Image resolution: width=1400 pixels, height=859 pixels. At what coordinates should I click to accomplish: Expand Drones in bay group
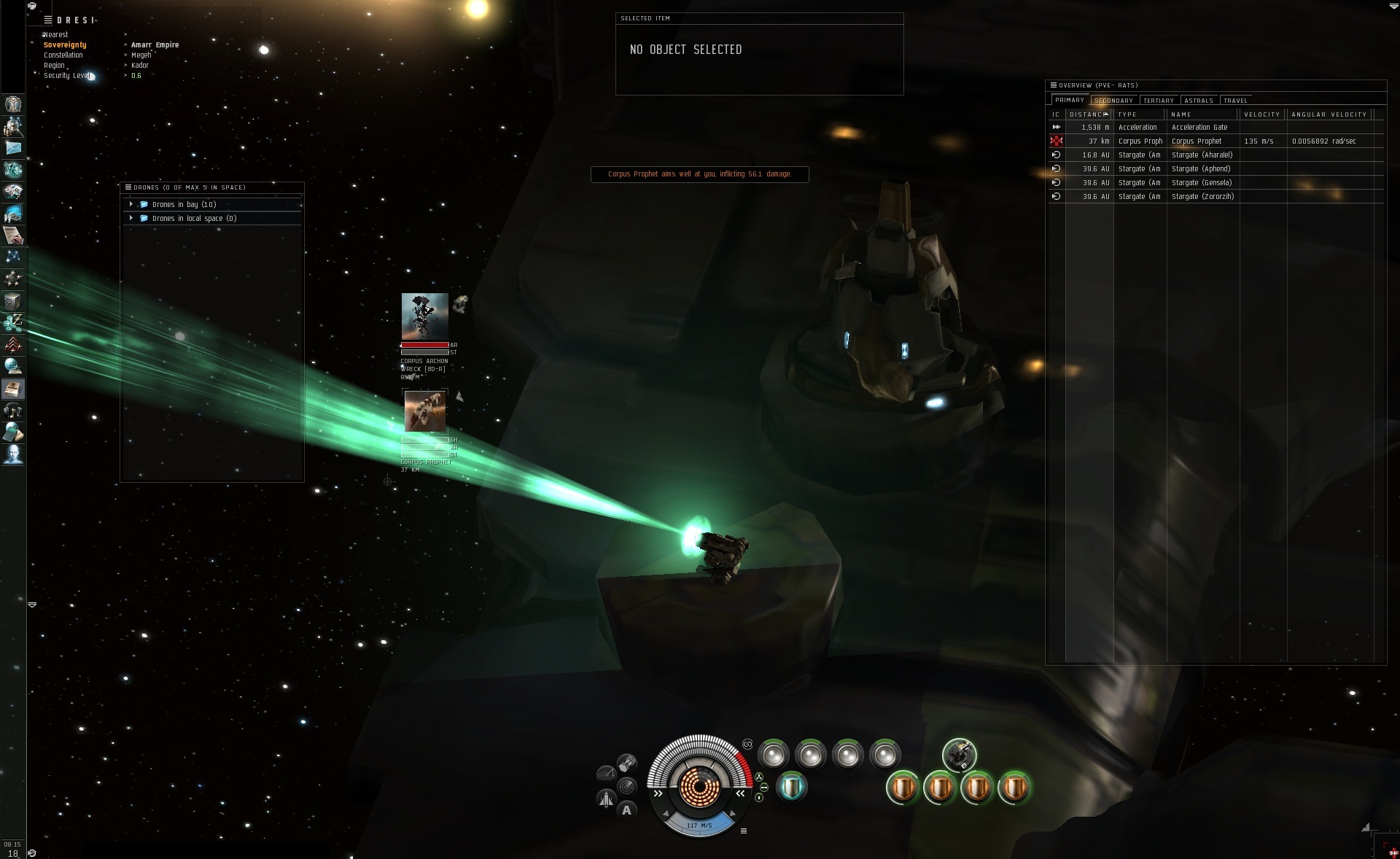coord(131,205)
